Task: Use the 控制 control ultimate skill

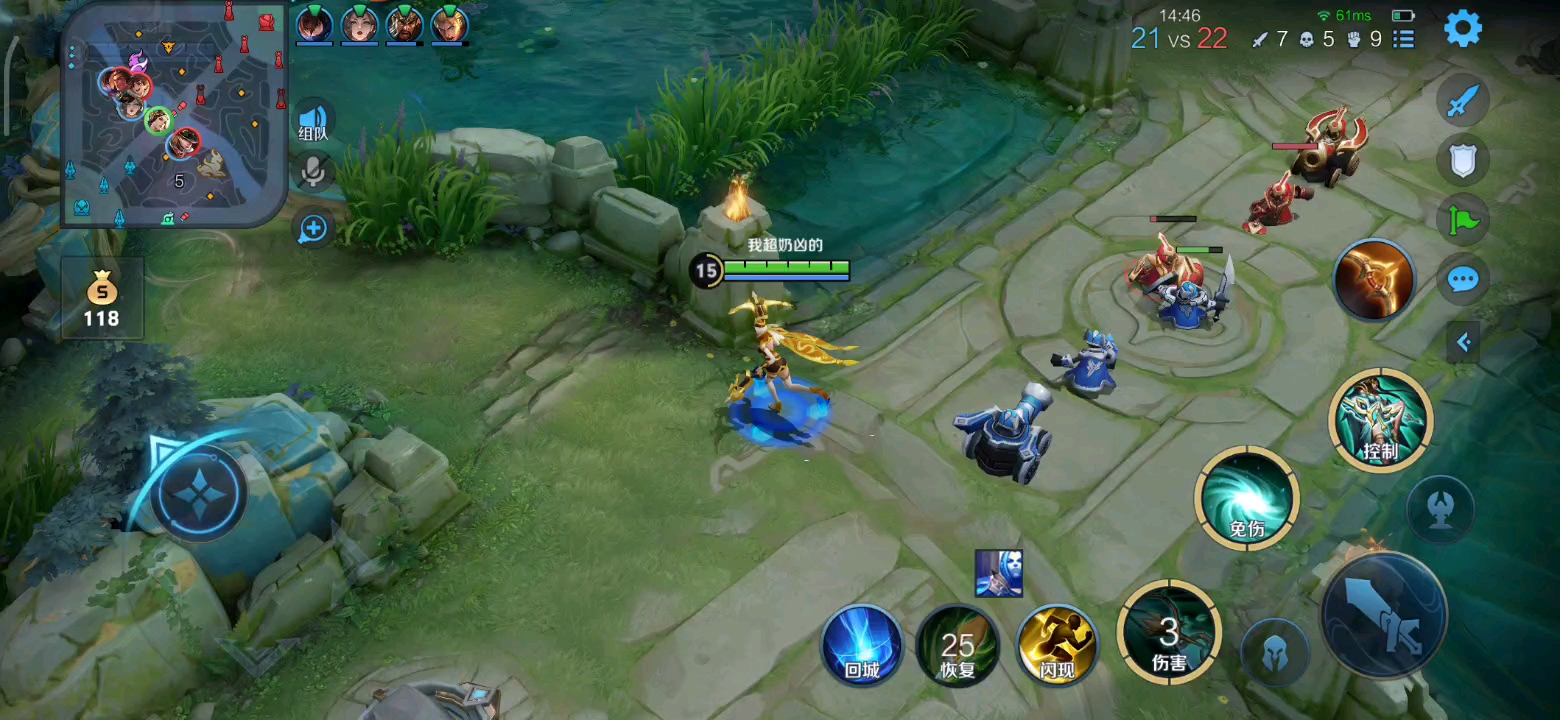Action: pyautogui.click(x=1380, y=420)
